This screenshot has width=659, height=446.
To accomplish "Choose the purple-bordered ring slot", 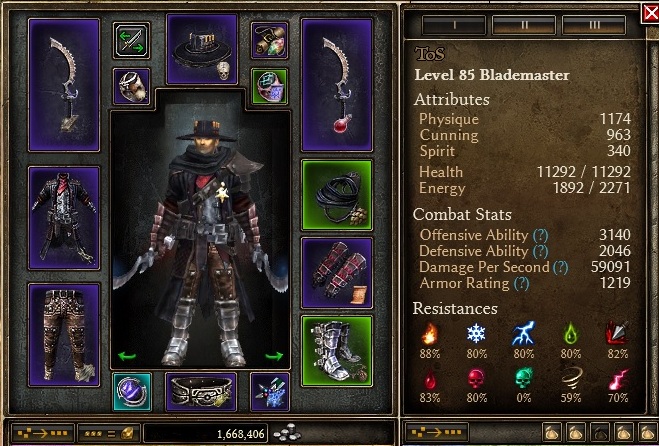I will click(x=131, y=85).
